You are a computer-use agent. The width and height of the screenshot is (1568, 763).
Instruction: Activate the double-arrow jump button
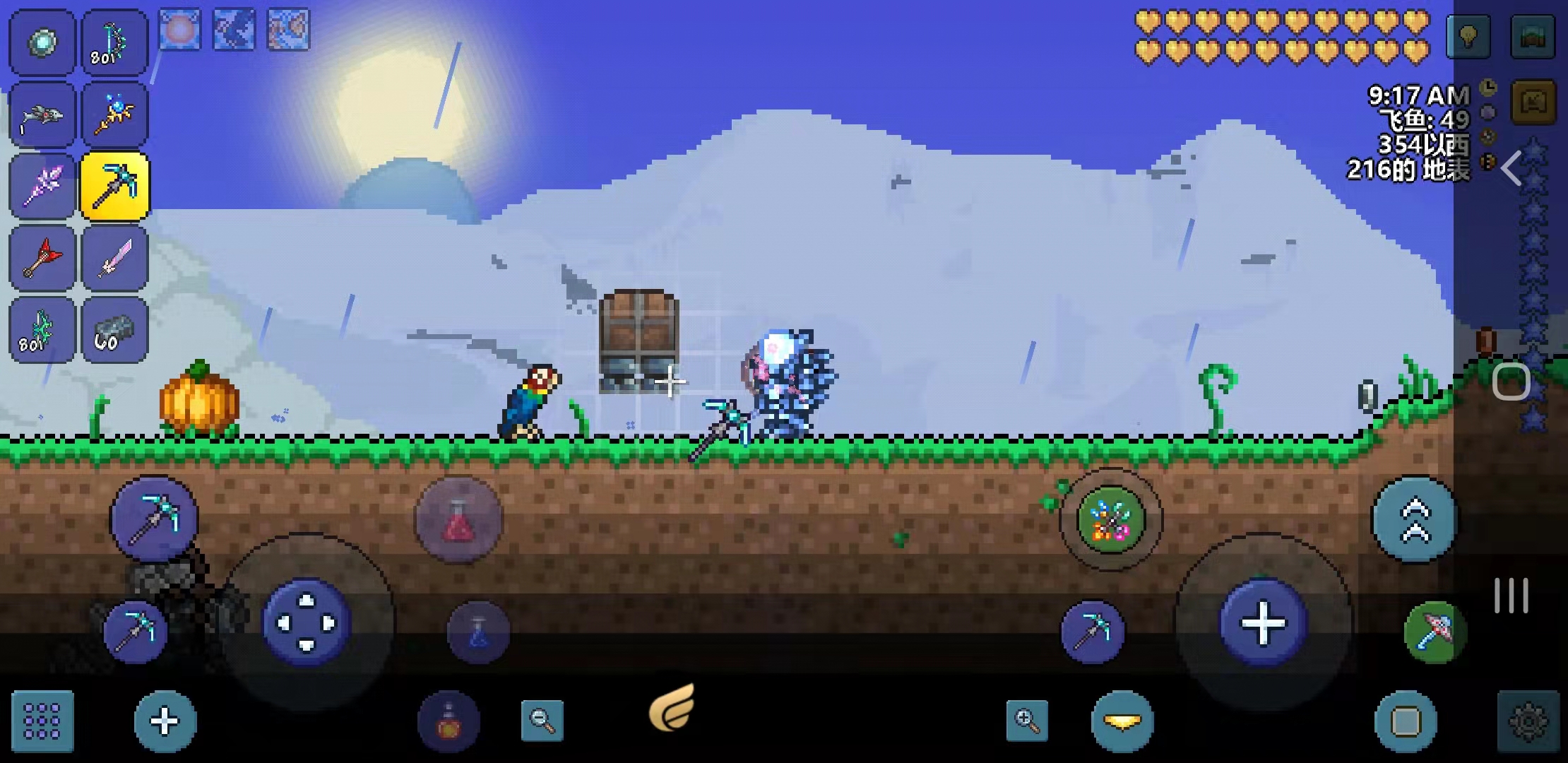[1415, 521]
